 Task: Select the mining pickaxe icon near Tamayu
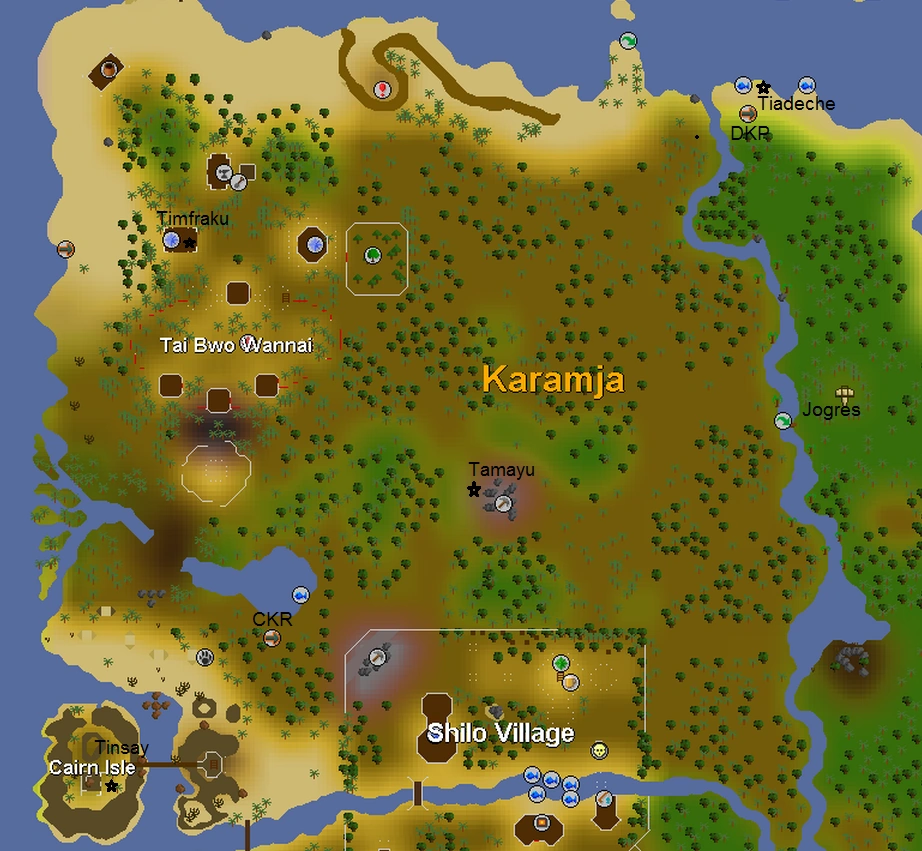tap(504, 504)
